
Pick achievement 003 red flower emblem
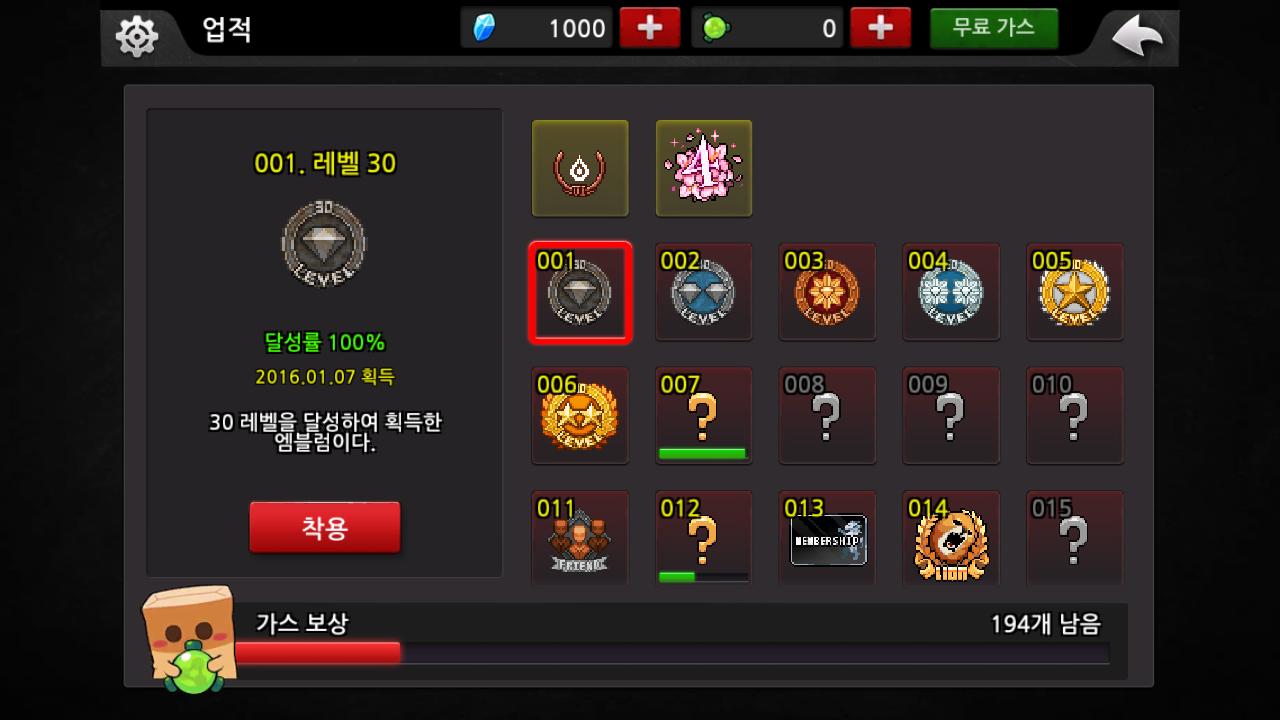(x=827, y=292)
